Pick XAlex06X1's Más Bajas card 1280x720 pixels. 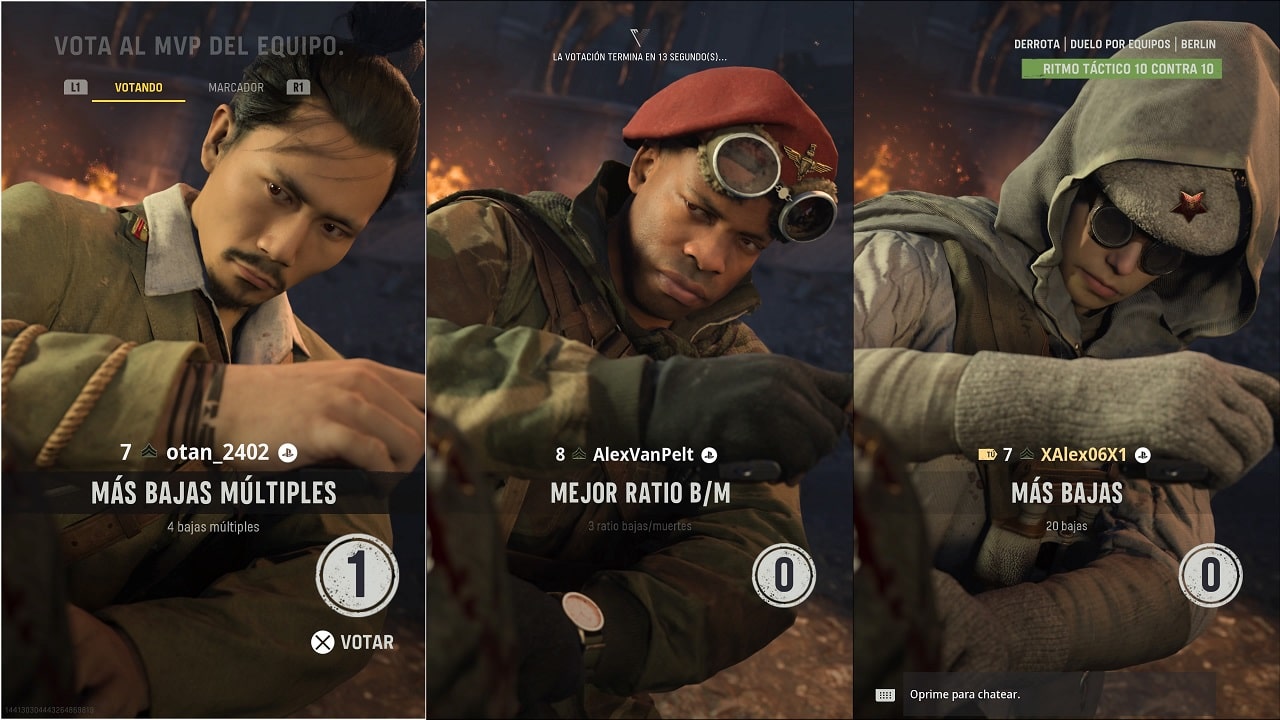[1067, 492]
